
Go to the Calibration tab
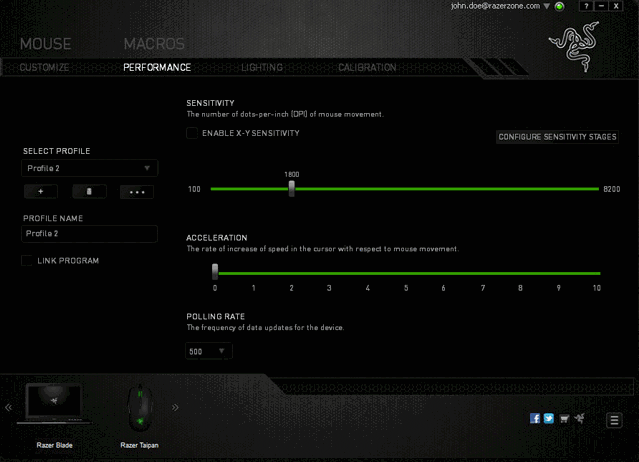367,68
